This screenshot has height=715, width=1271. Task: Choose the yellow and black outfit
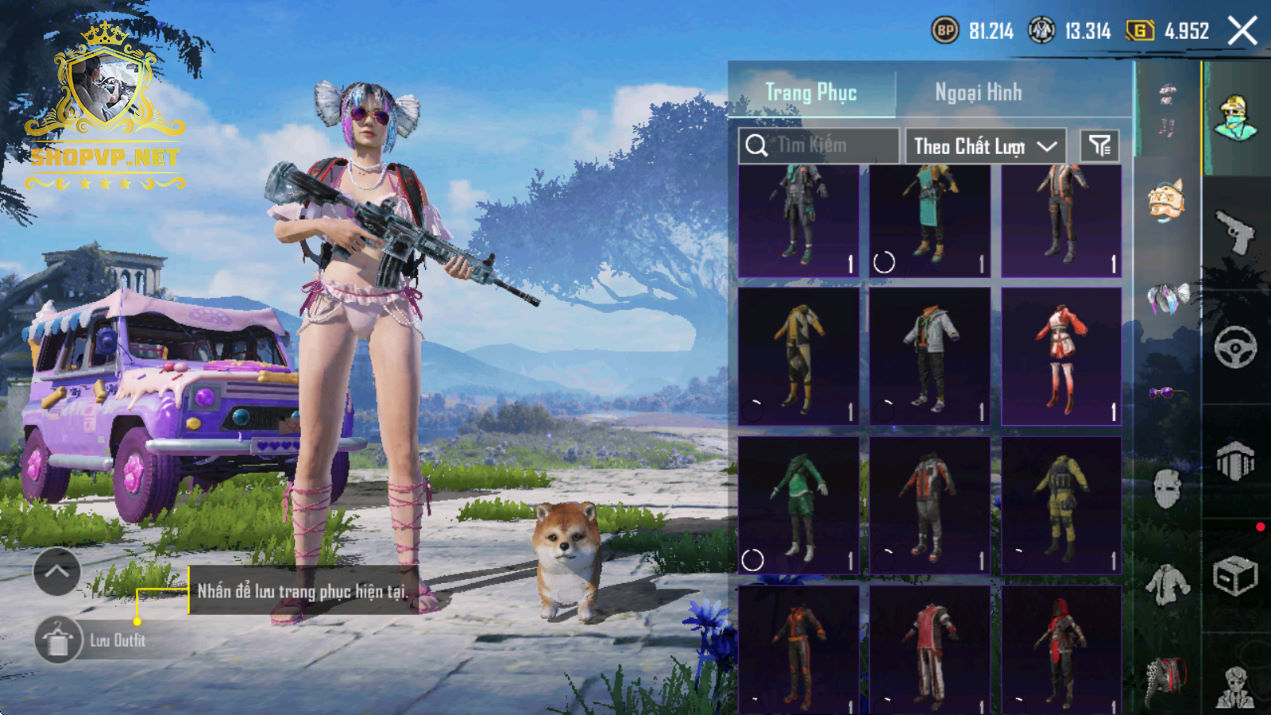(798, 356)
